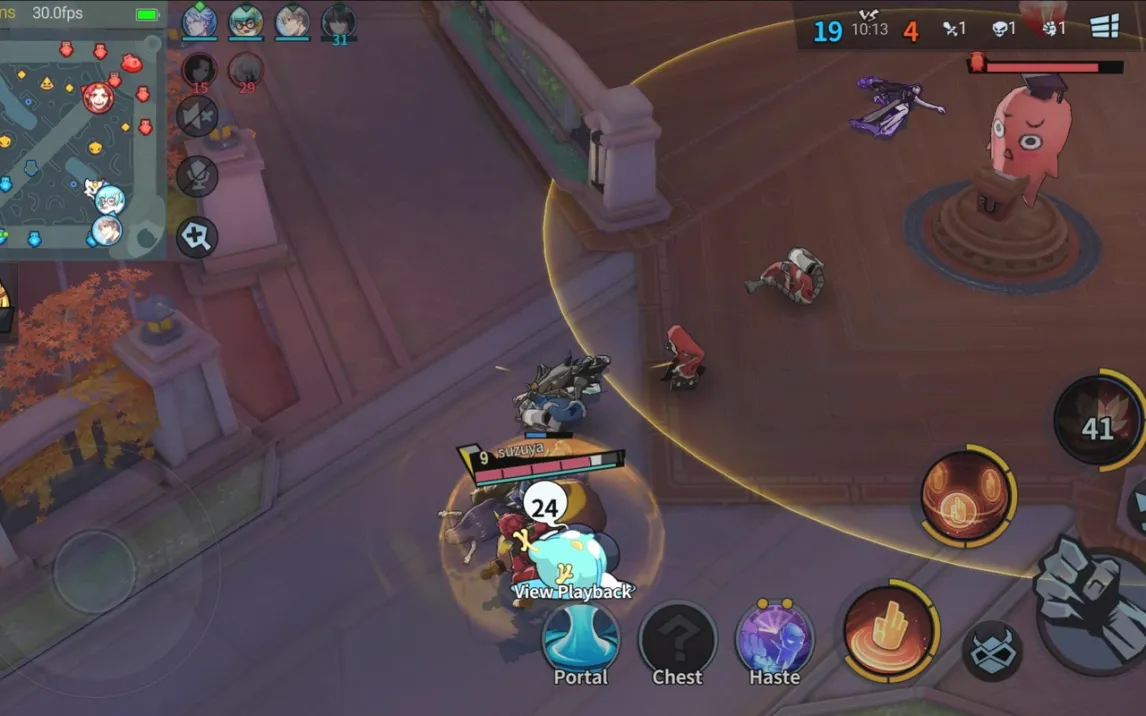1146x716 pixels.
Task: Select the enemy portrait showing 15
Action: coord(200,69)
